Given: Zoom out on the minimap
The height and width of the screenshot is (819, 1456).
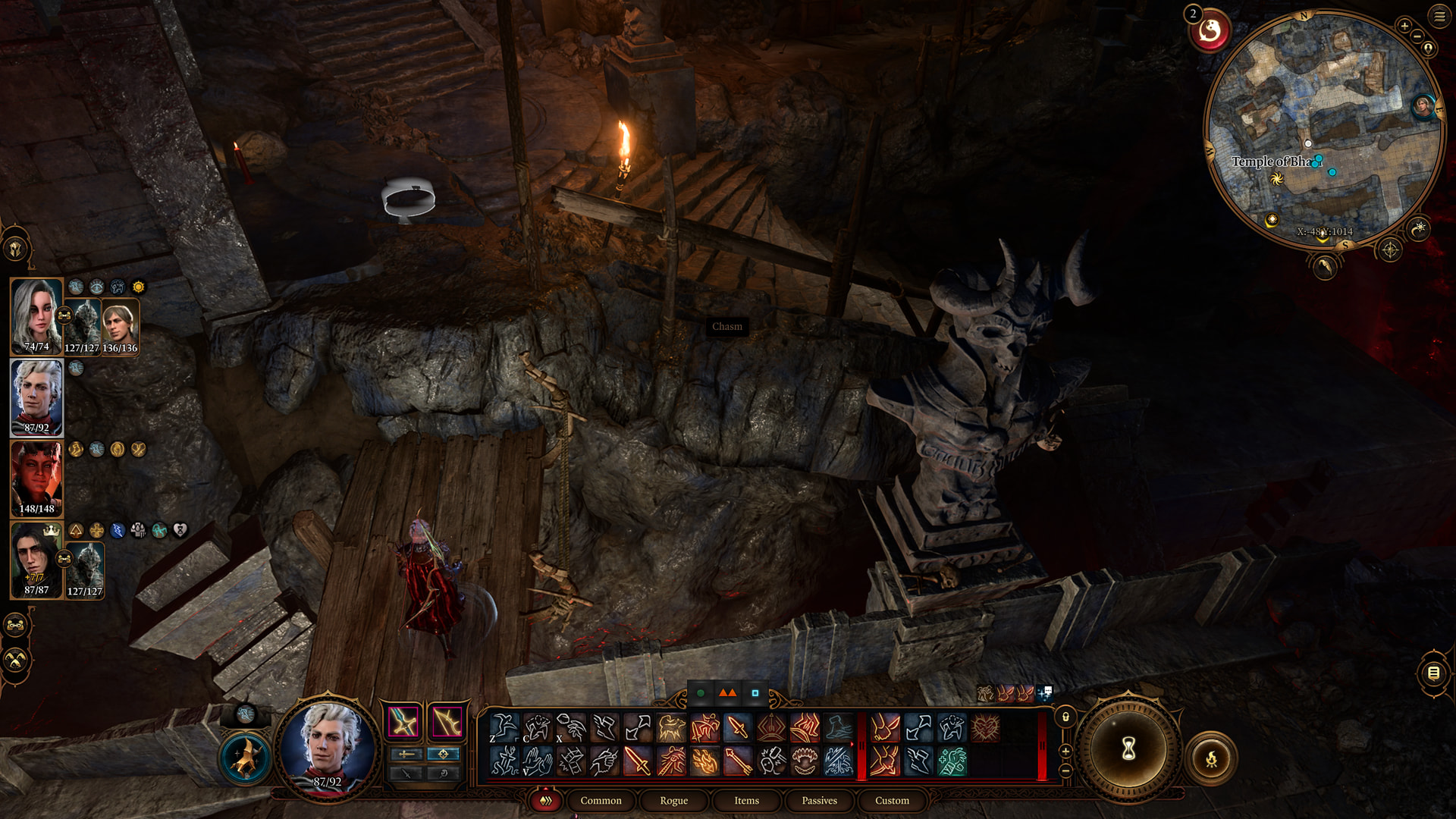Looking at the screenshot, I should 1417,36.
